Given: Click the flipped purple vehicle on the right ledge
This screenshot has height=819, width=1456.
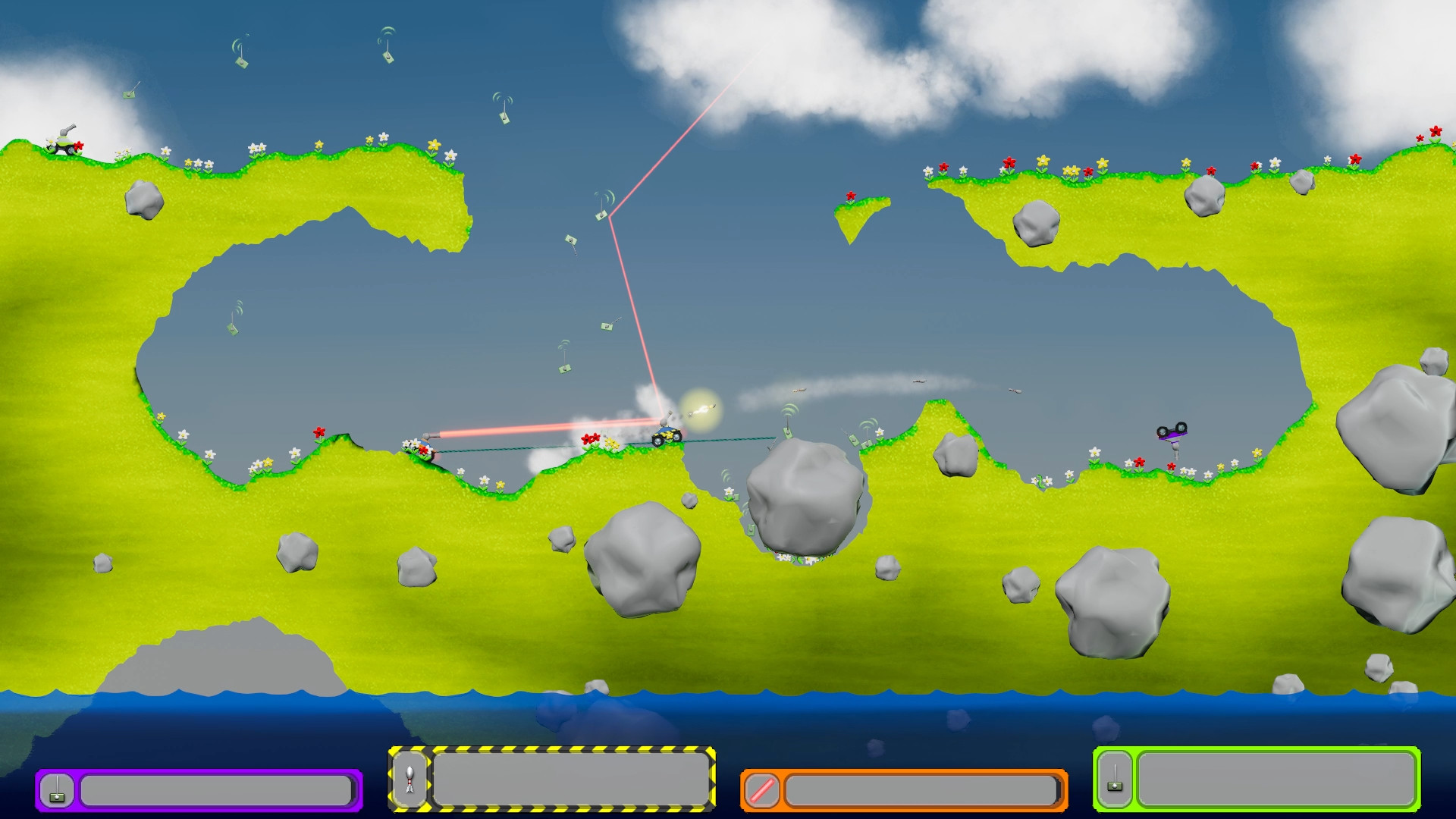Looking at the screenshot, I should pyautogui.click(x=1172, y=433).
